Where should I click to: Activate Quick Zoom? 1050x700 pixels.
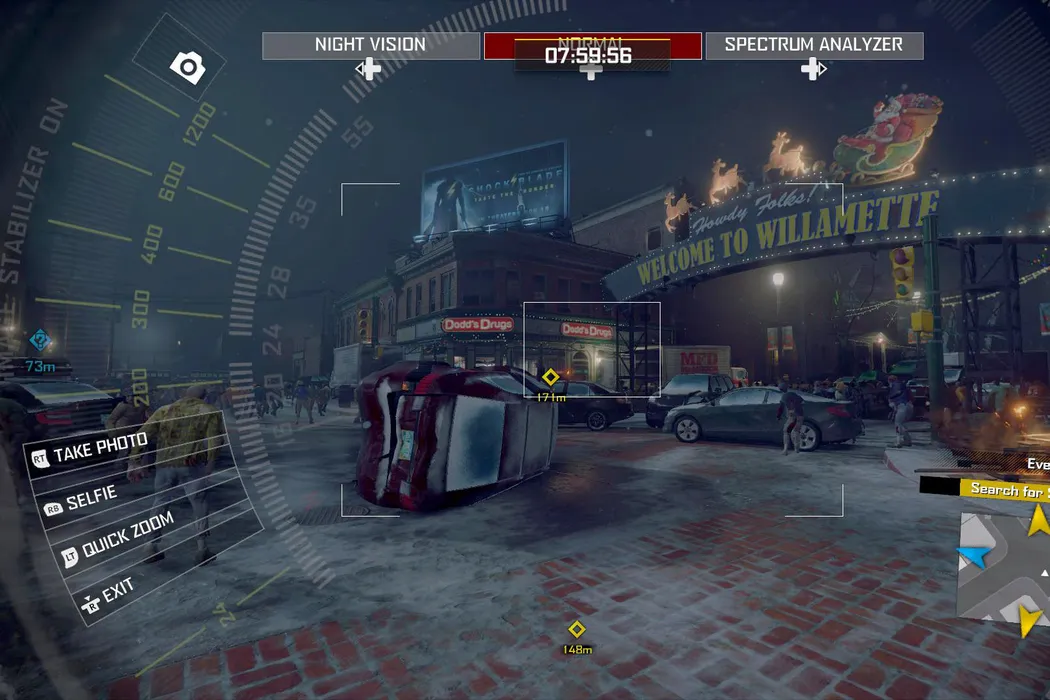126,536
